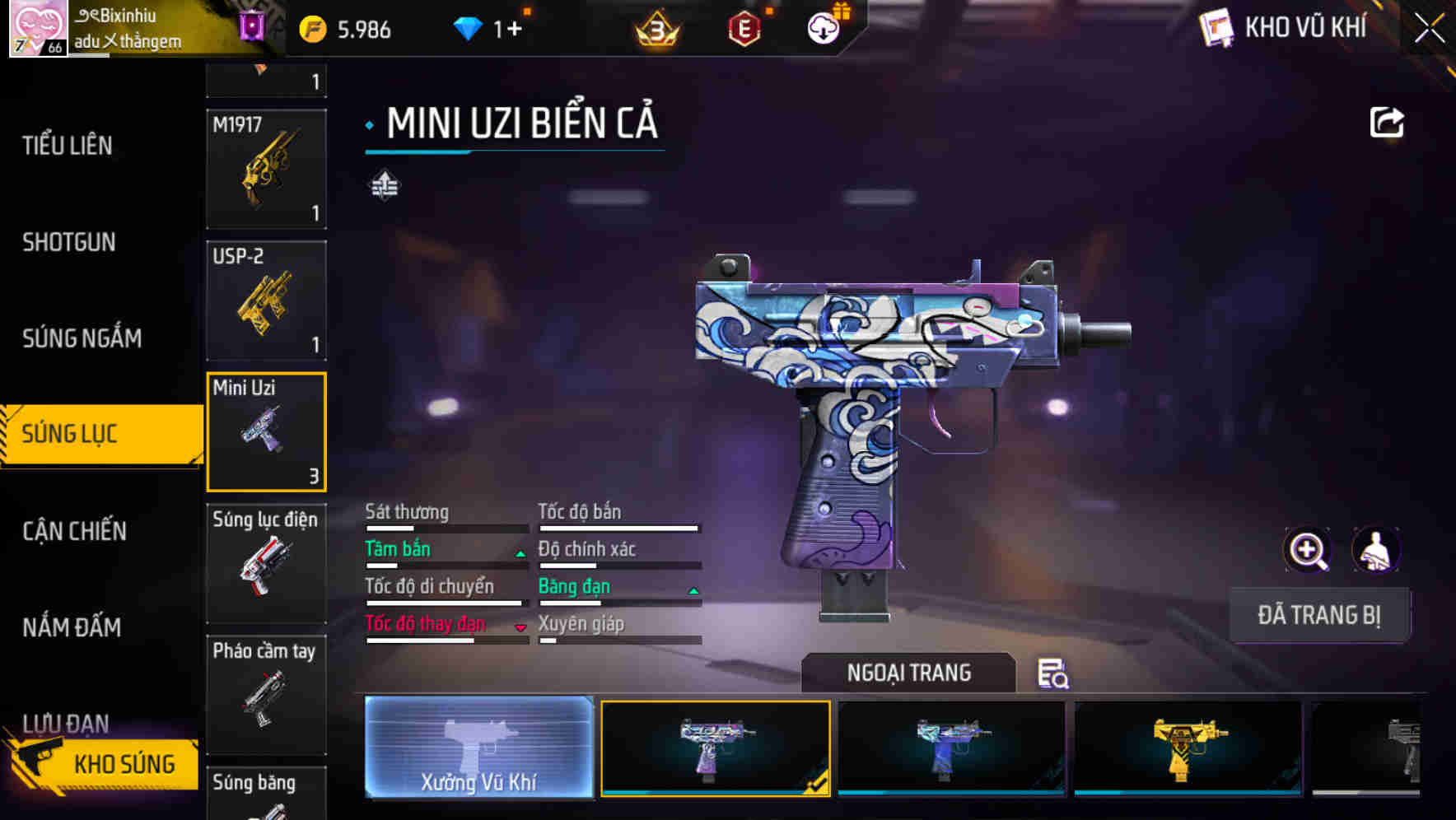Choose the Pháo cầm tay slot
The image size is (1456, 820).
266,694
